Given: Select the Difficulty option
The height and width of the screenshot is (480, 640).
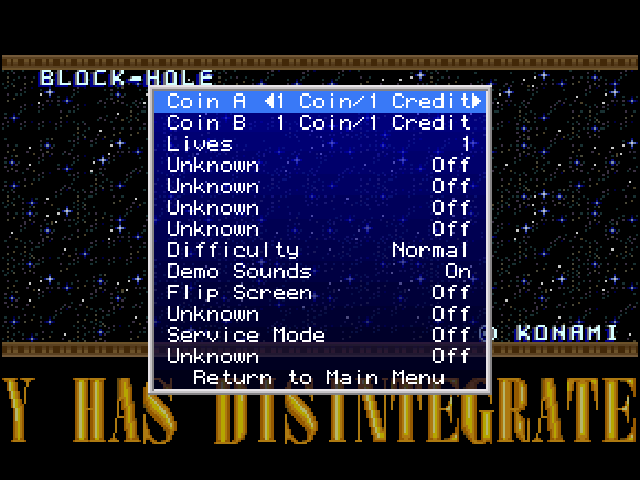Looking at the screenshot, I should [318, 250].
